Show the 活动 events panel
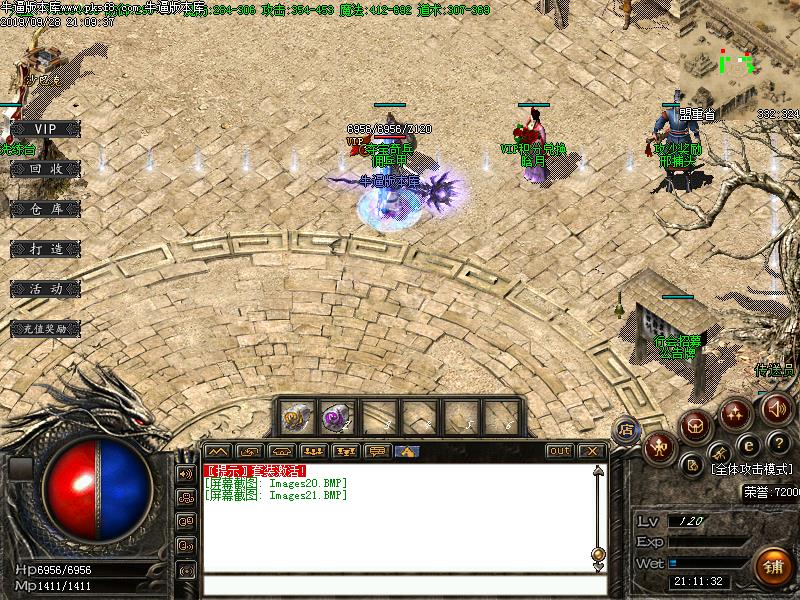 45,288
